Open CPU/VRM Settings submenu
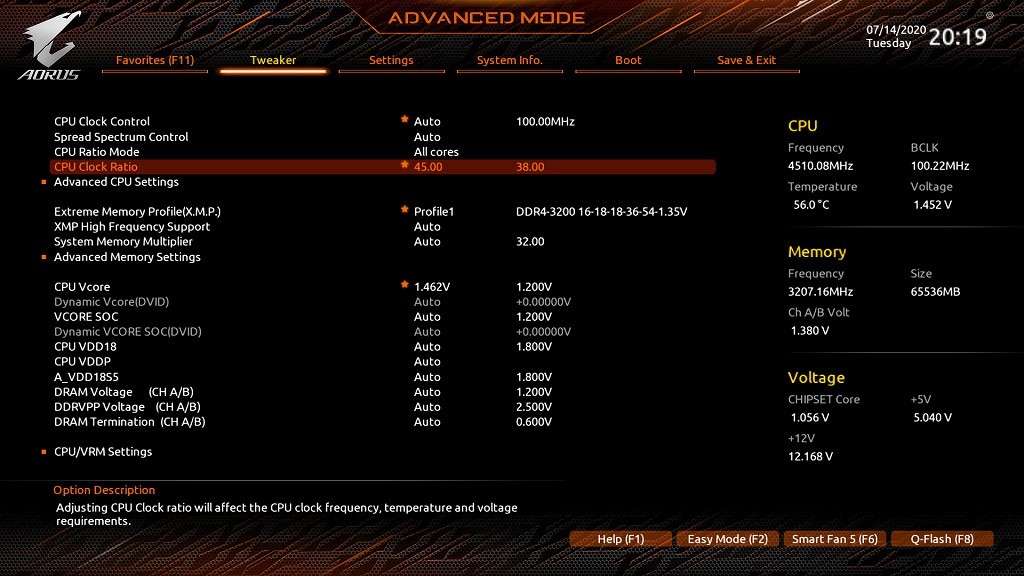 [x=103, y=452]
